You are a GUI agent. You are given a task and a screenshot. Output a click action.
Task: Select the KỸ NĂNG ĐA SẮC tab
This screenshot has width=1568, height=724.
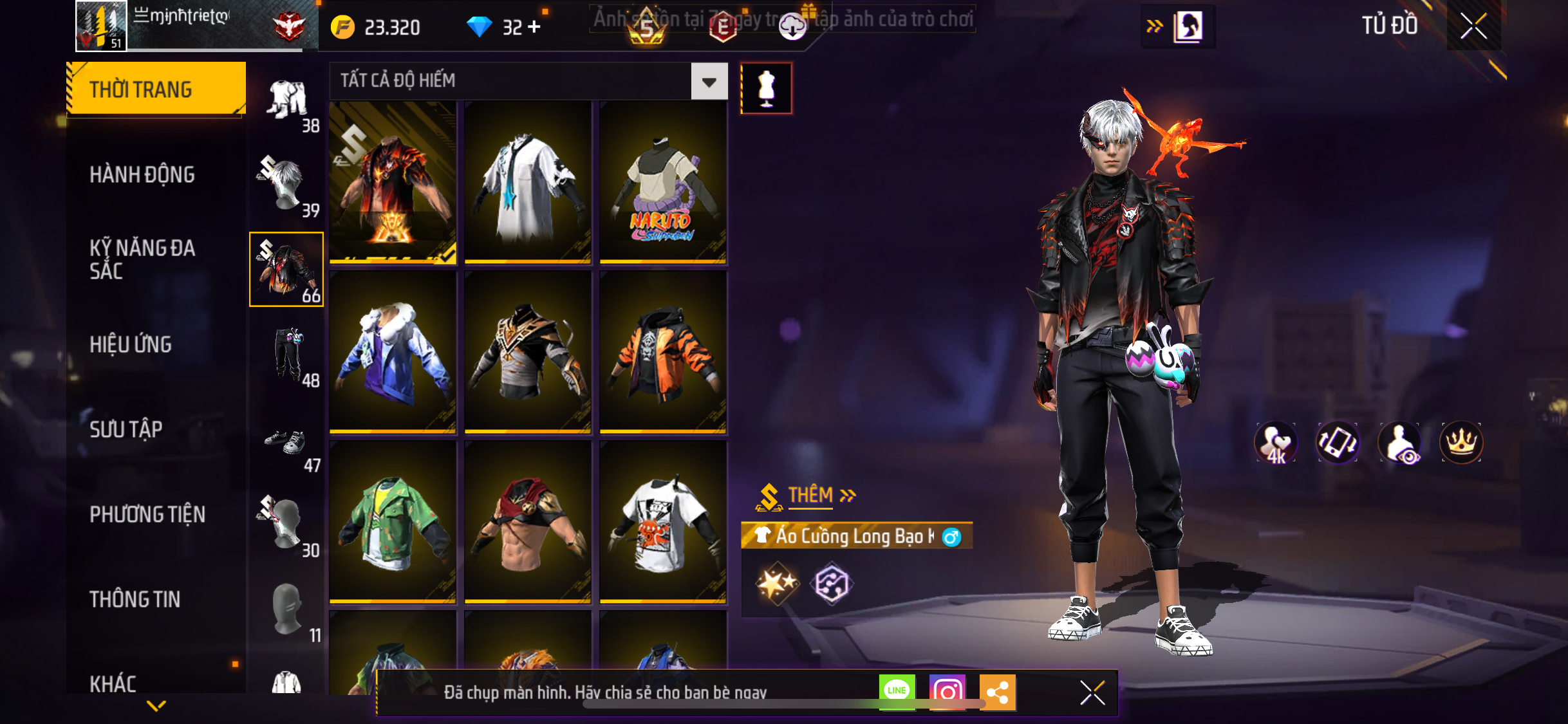[x=142, y=259]
